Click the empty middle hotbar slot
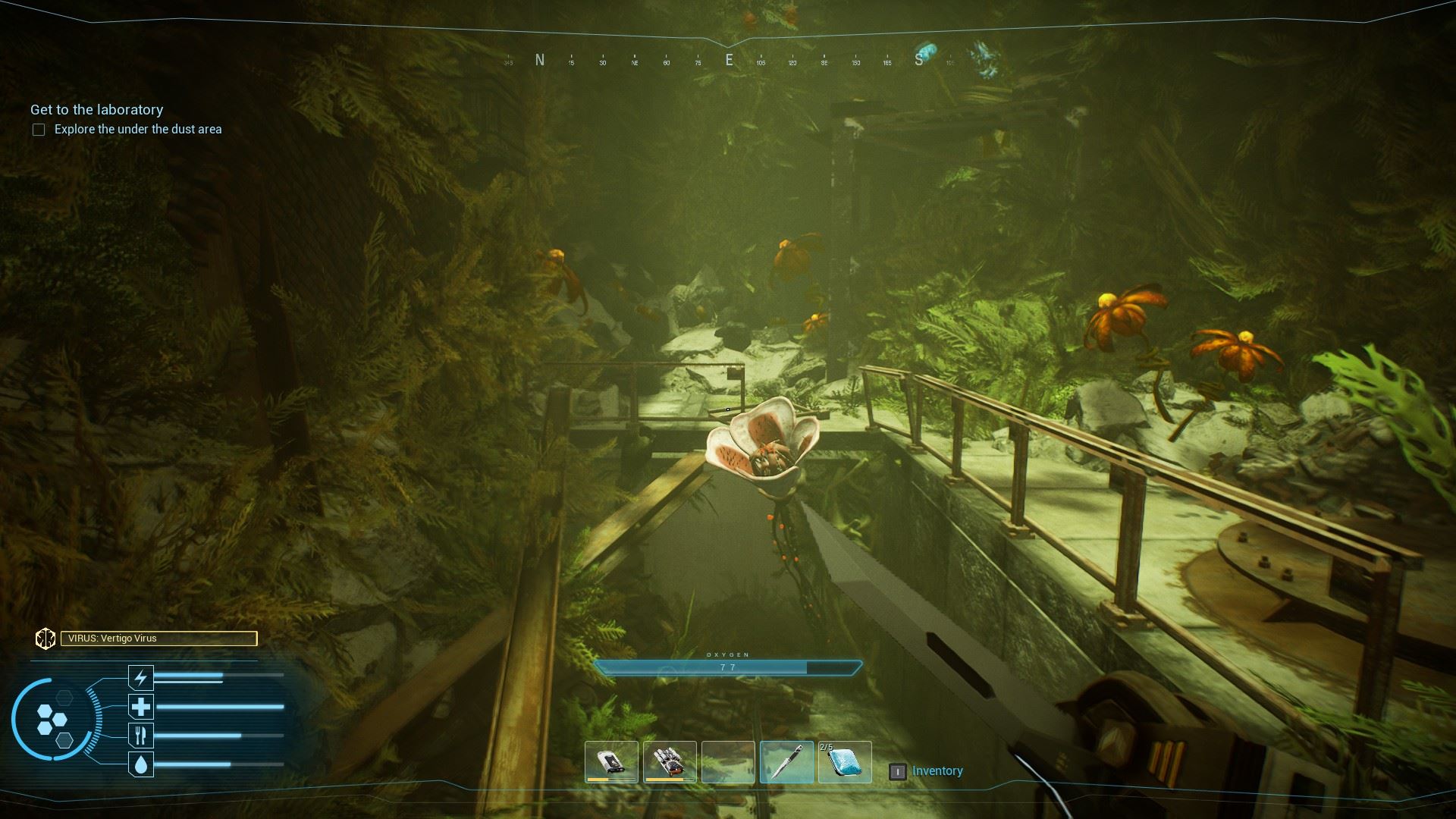Screen dimensions: 1456x819 point(728,761)
